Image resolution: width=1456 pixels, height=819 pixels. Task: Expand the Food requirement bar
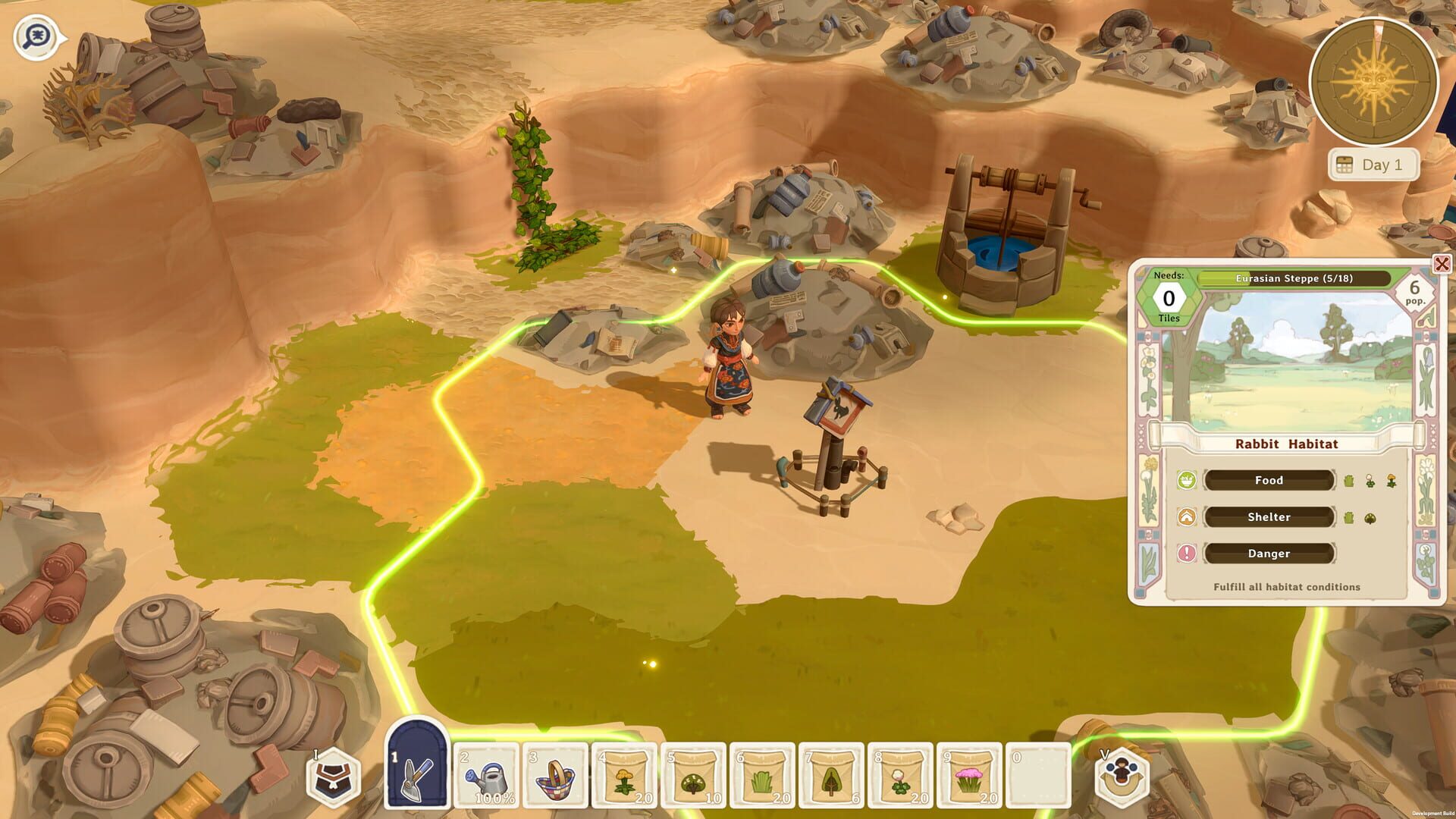click(x=1269, y=480)
